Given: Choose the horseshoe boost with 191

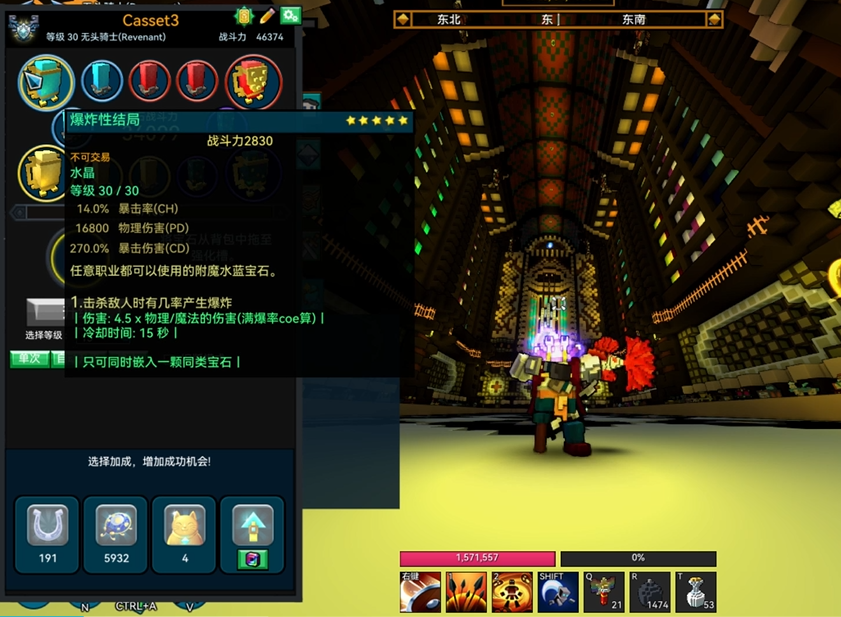Looking at the screenshot, I should click(48, 532).
